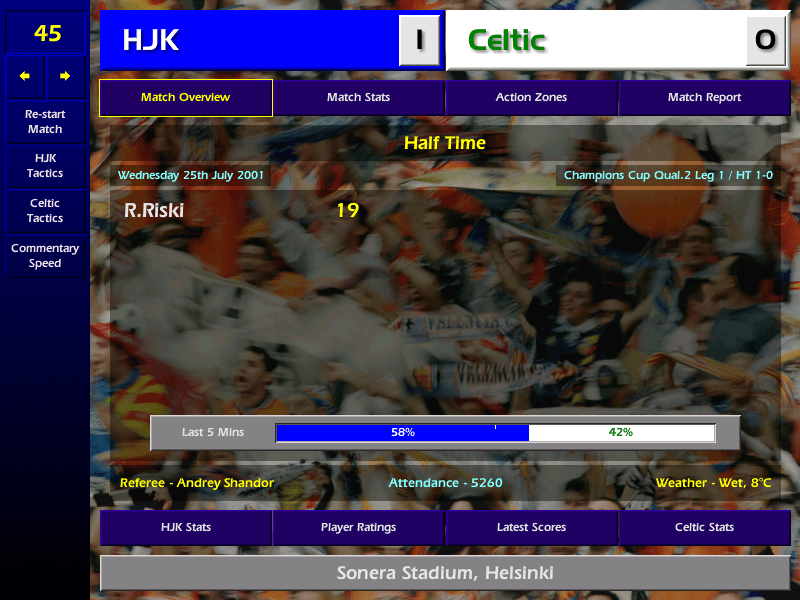Click the Sonera Stadium, Helsinki bar
The width and height of the screenshot is (800, 600).
[x=445, y=574]
